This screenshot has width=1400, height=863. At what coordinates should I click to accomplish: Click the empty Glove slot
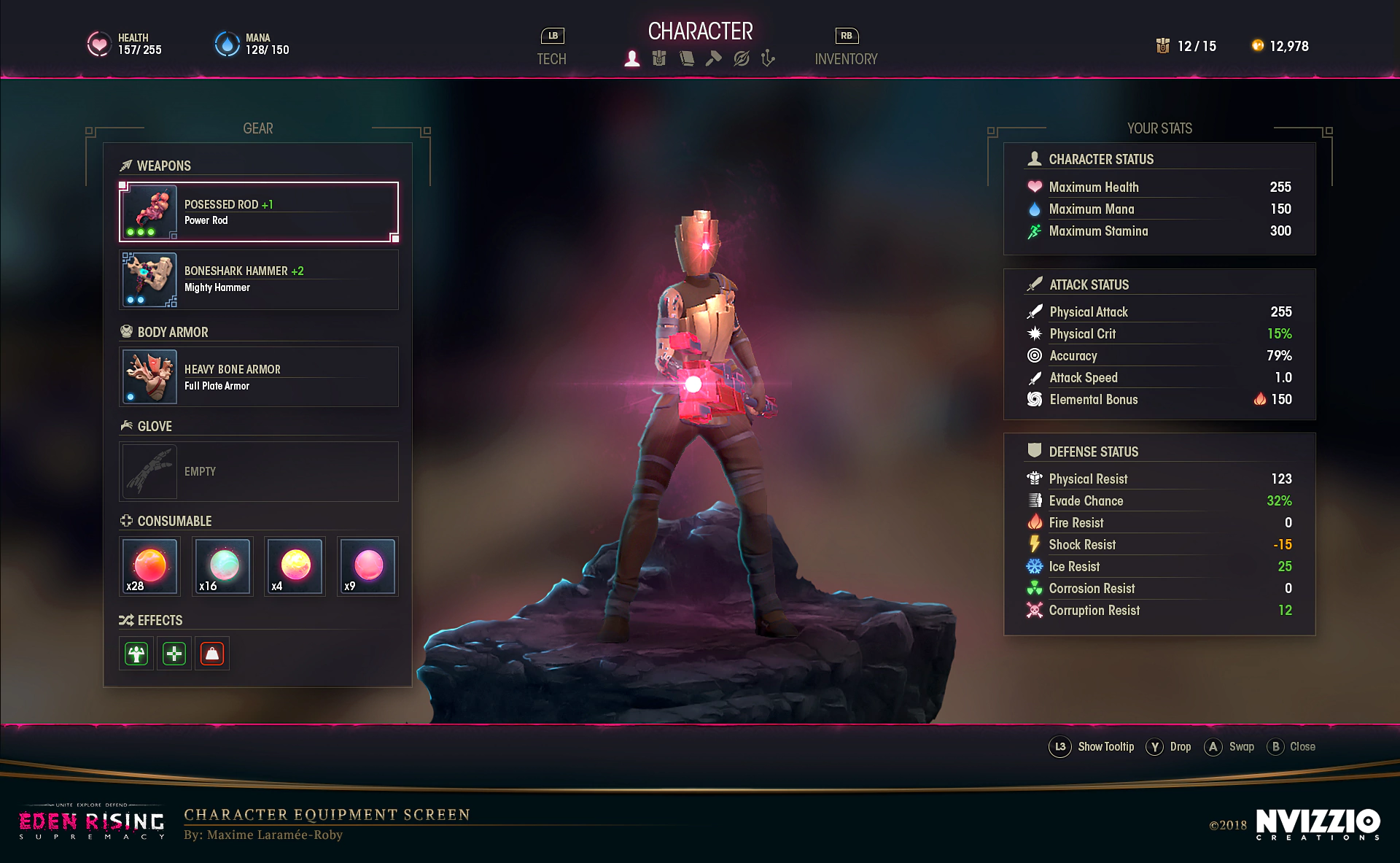point(259,471)
